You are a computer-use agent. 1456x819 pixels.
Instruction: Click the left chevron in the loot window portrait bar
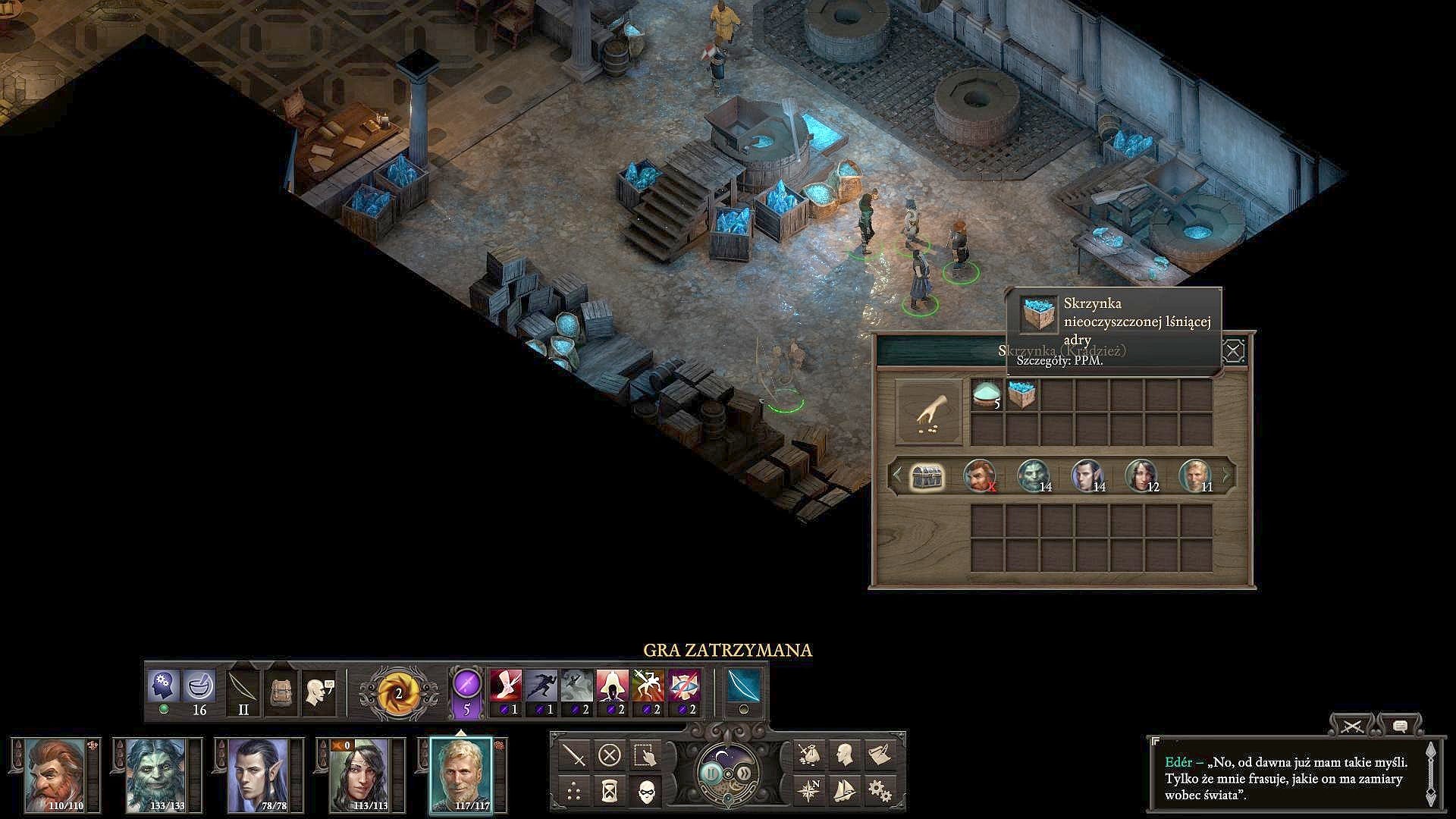coord(899,475)
